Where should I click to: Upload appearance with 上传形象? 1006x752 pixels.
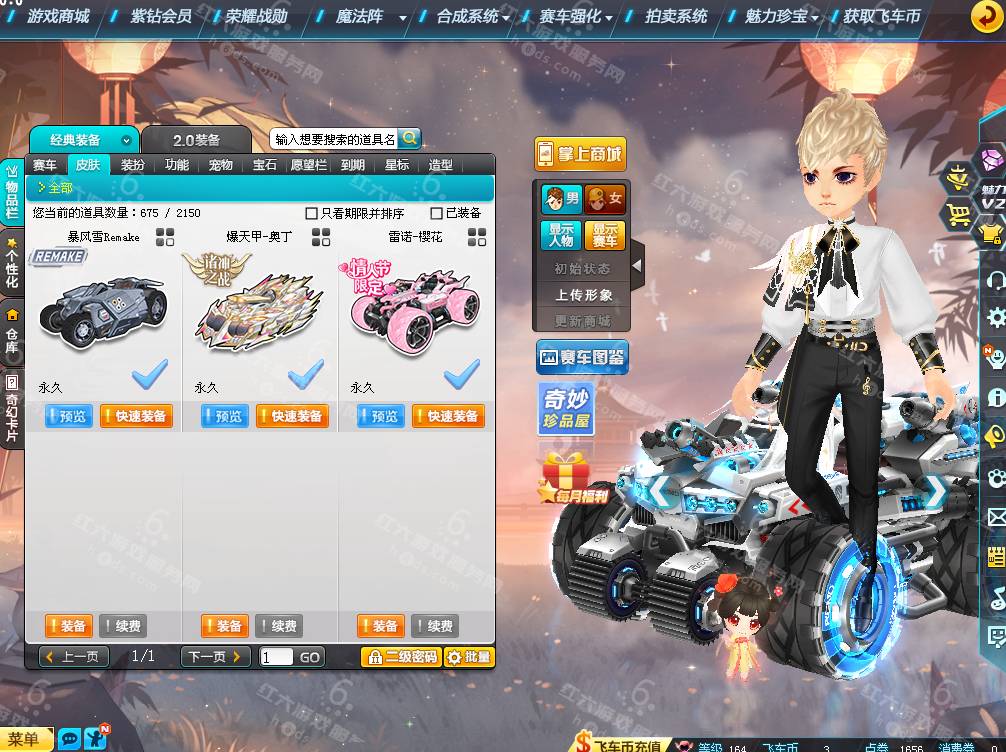(584, 295)
